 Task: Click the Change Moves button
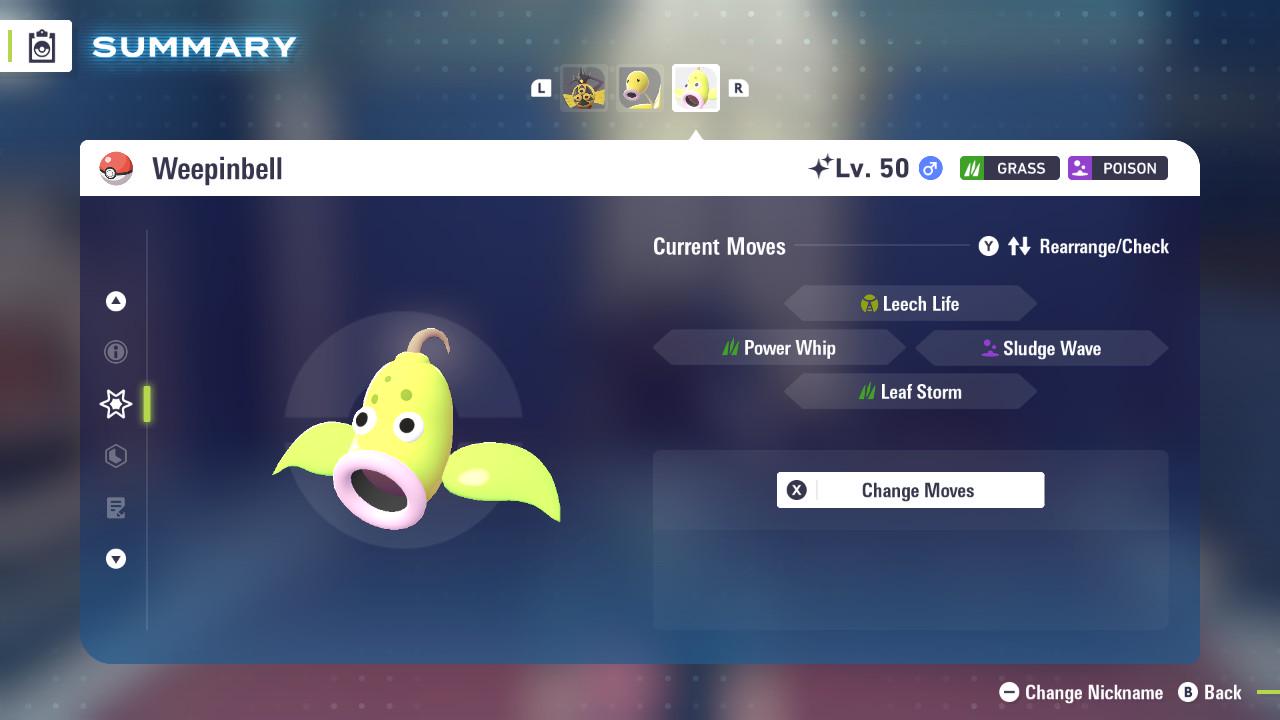(x=917, y=490)
